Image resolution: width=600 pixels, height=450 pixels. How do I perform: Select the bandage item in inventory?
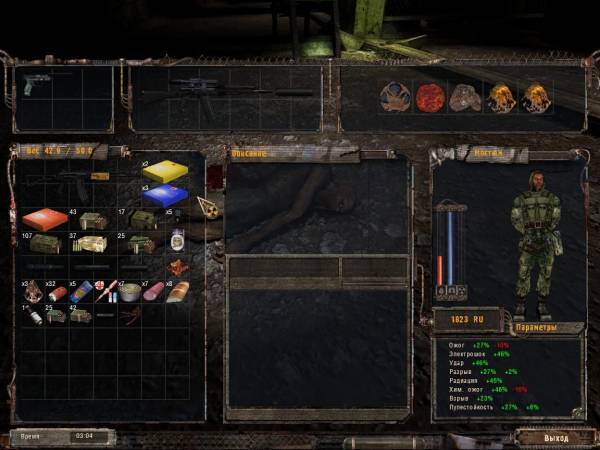(x=81, y=292)
